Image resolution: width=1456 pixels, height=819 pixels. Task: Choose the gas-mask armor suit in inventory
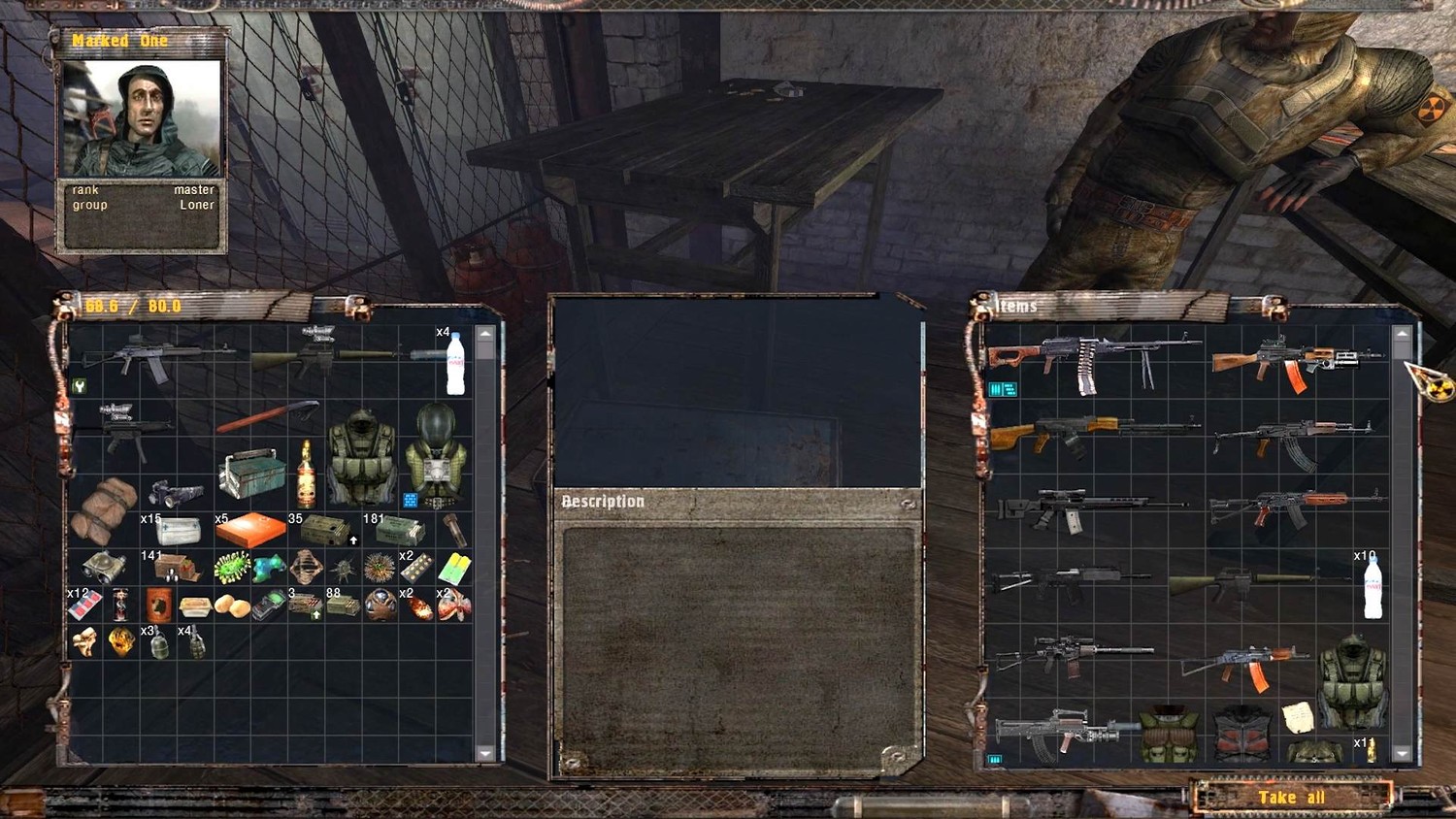tap(436, 453)
